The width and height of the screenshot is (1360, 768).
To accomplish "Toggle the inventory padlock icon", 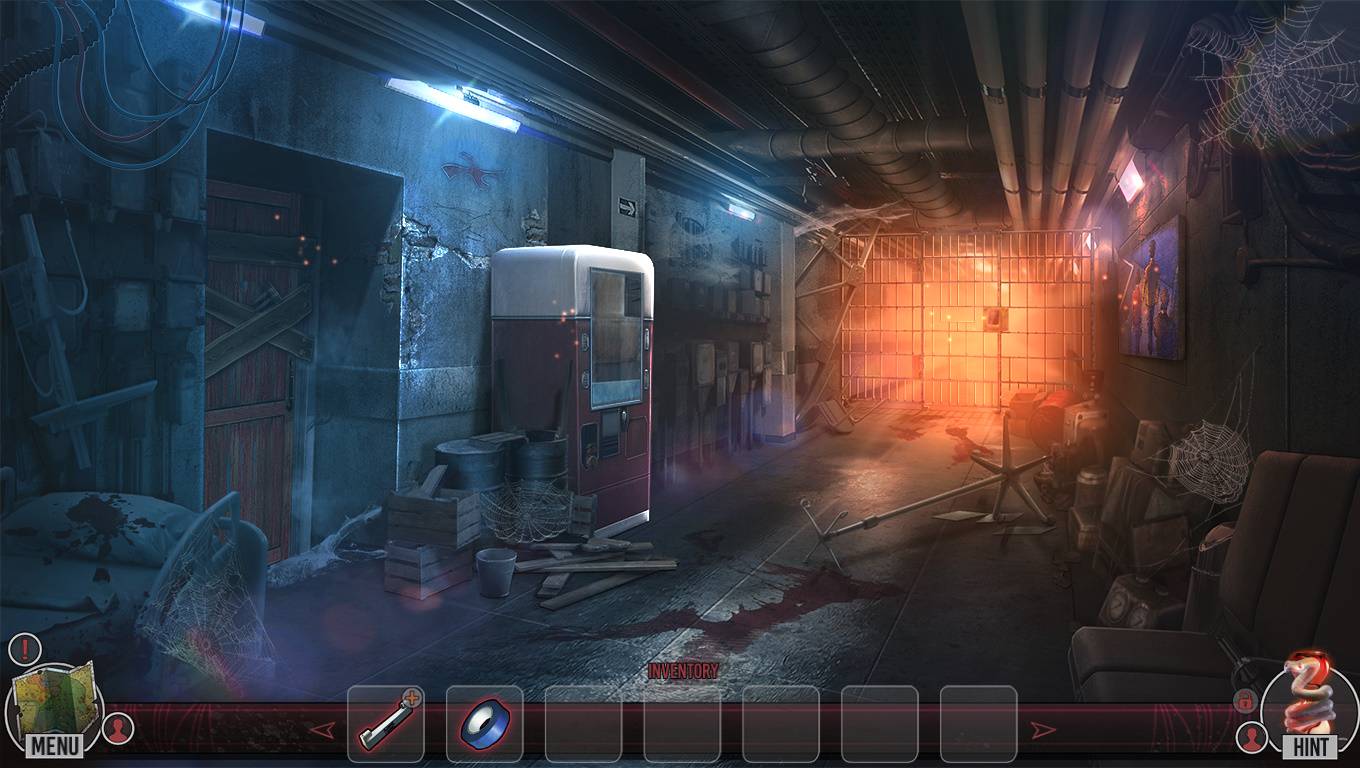I will (1246, 700).
